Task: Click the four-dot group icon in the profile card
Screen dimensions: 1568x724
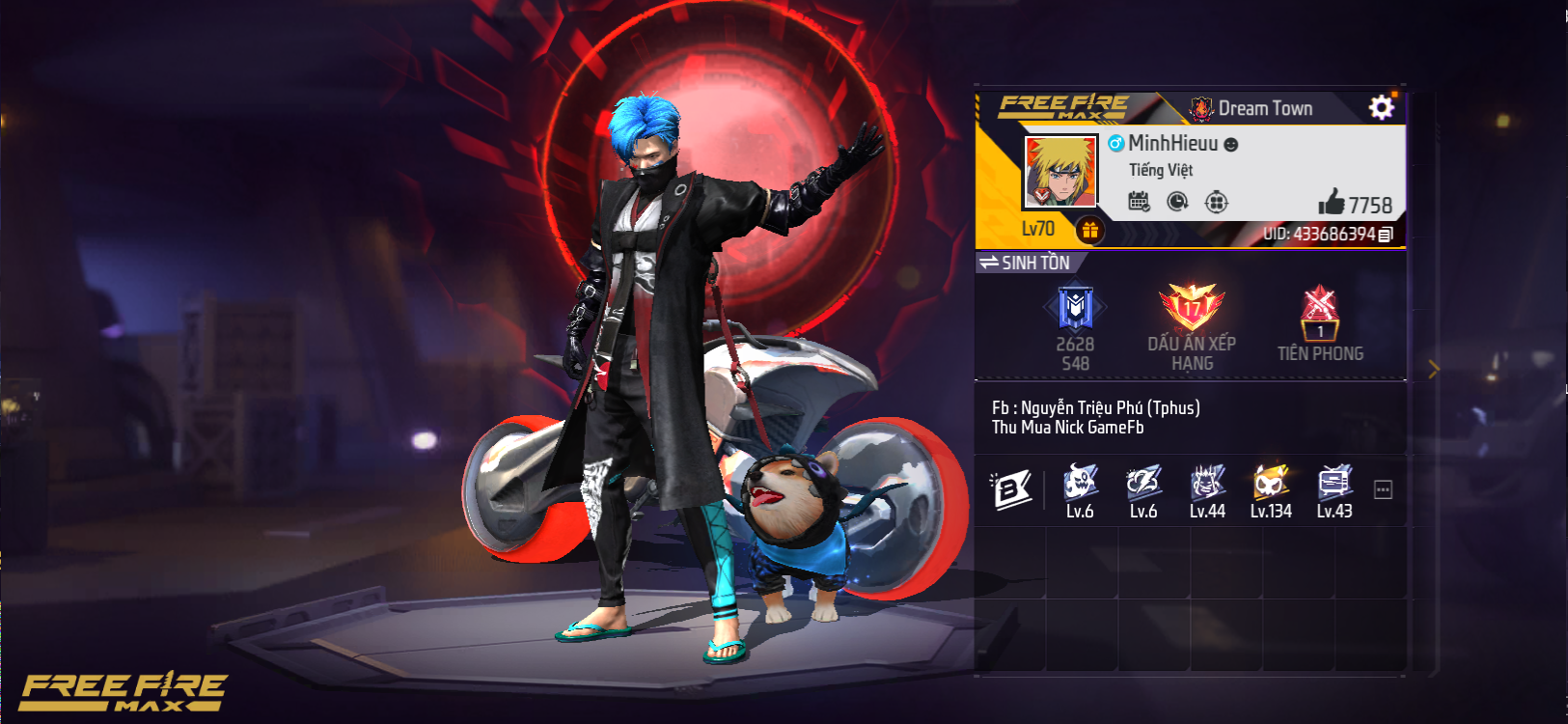Action: [x=1218, y=202]
